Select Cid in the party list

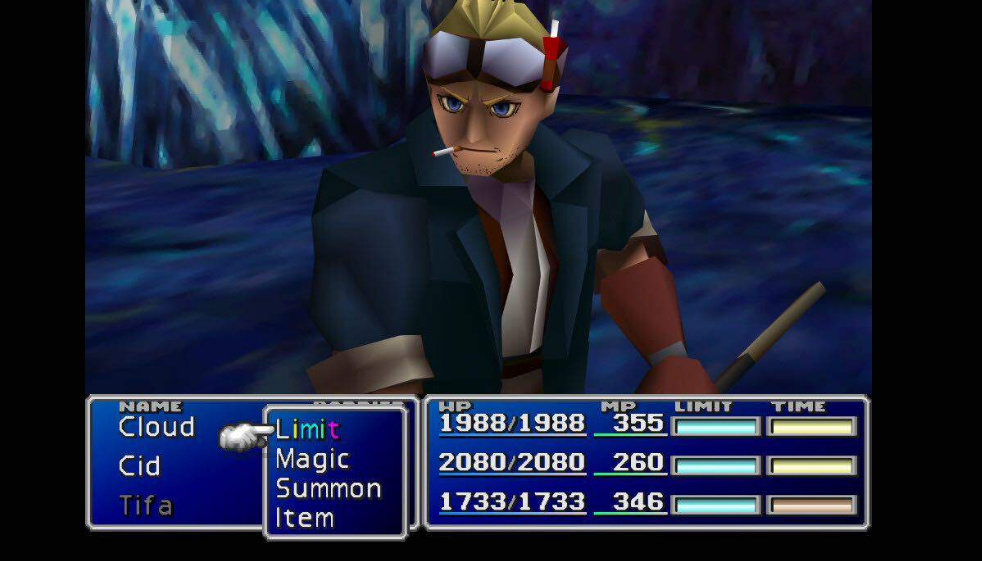(139, 467)
